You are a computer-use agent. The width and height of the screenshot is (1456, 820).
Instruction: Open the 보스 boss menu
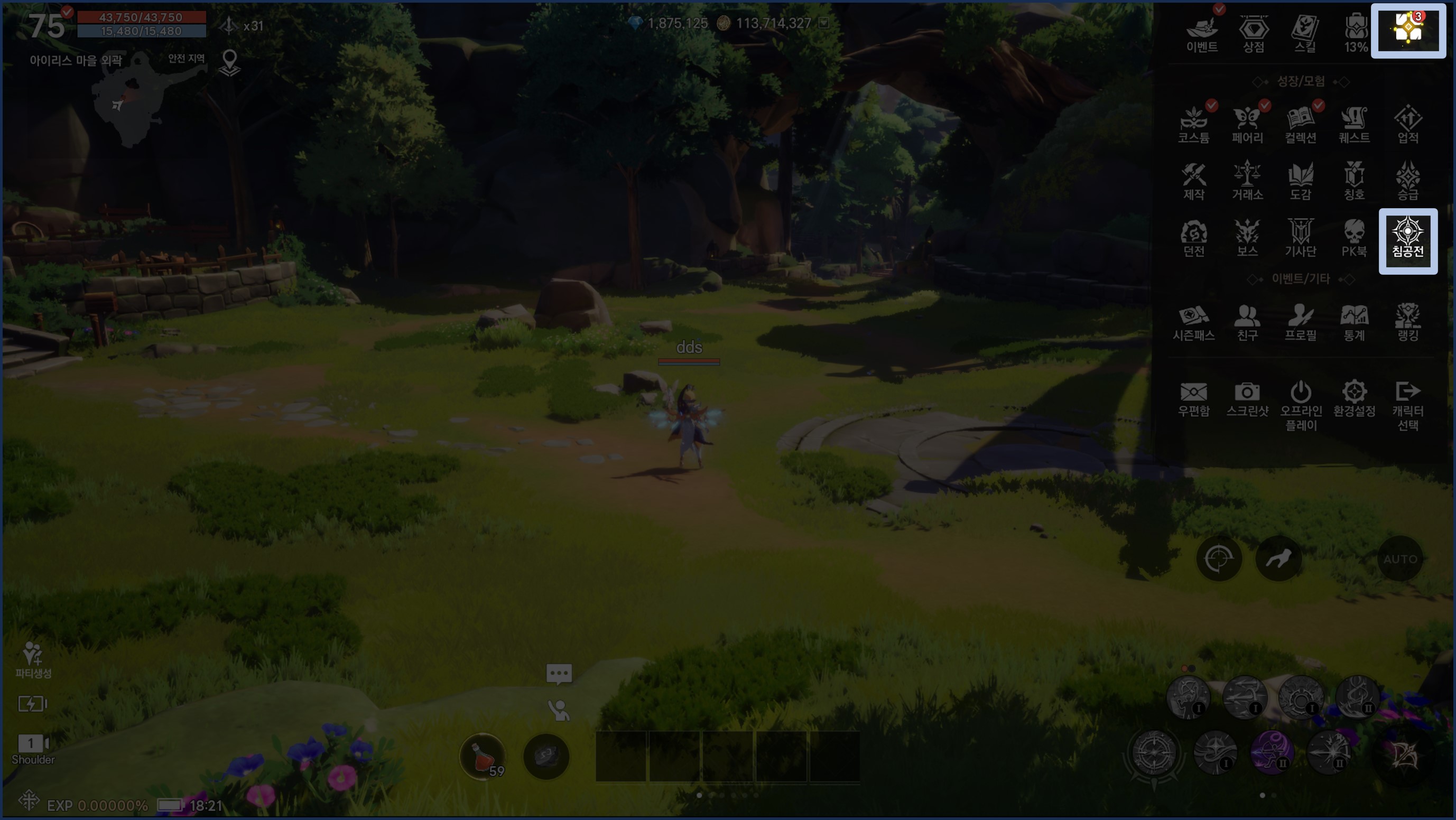pyautogui.click(x=1247, y=238)
